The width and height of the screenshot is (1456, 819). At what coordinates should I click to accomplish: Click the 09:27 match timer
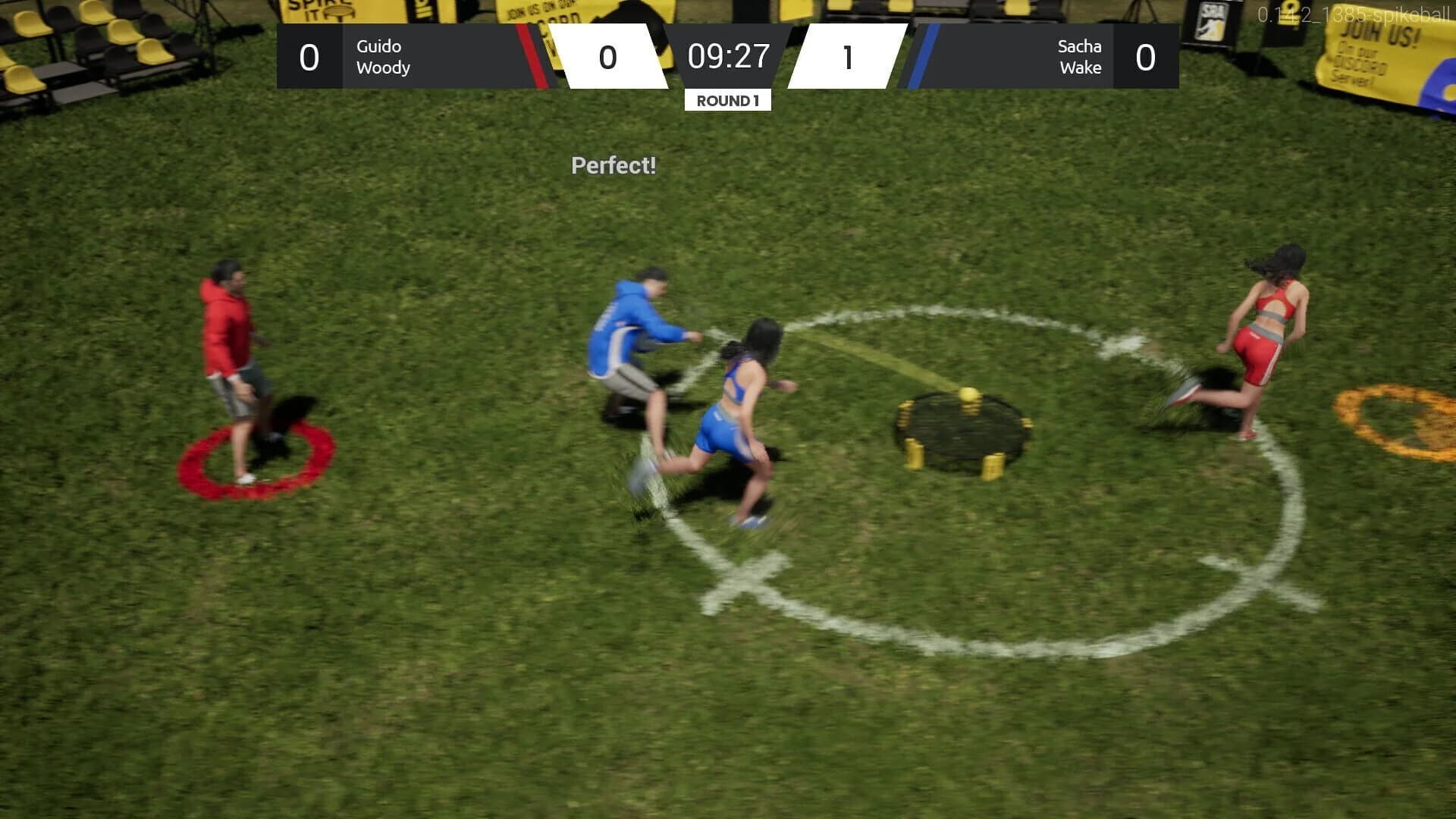pos(727,56)
